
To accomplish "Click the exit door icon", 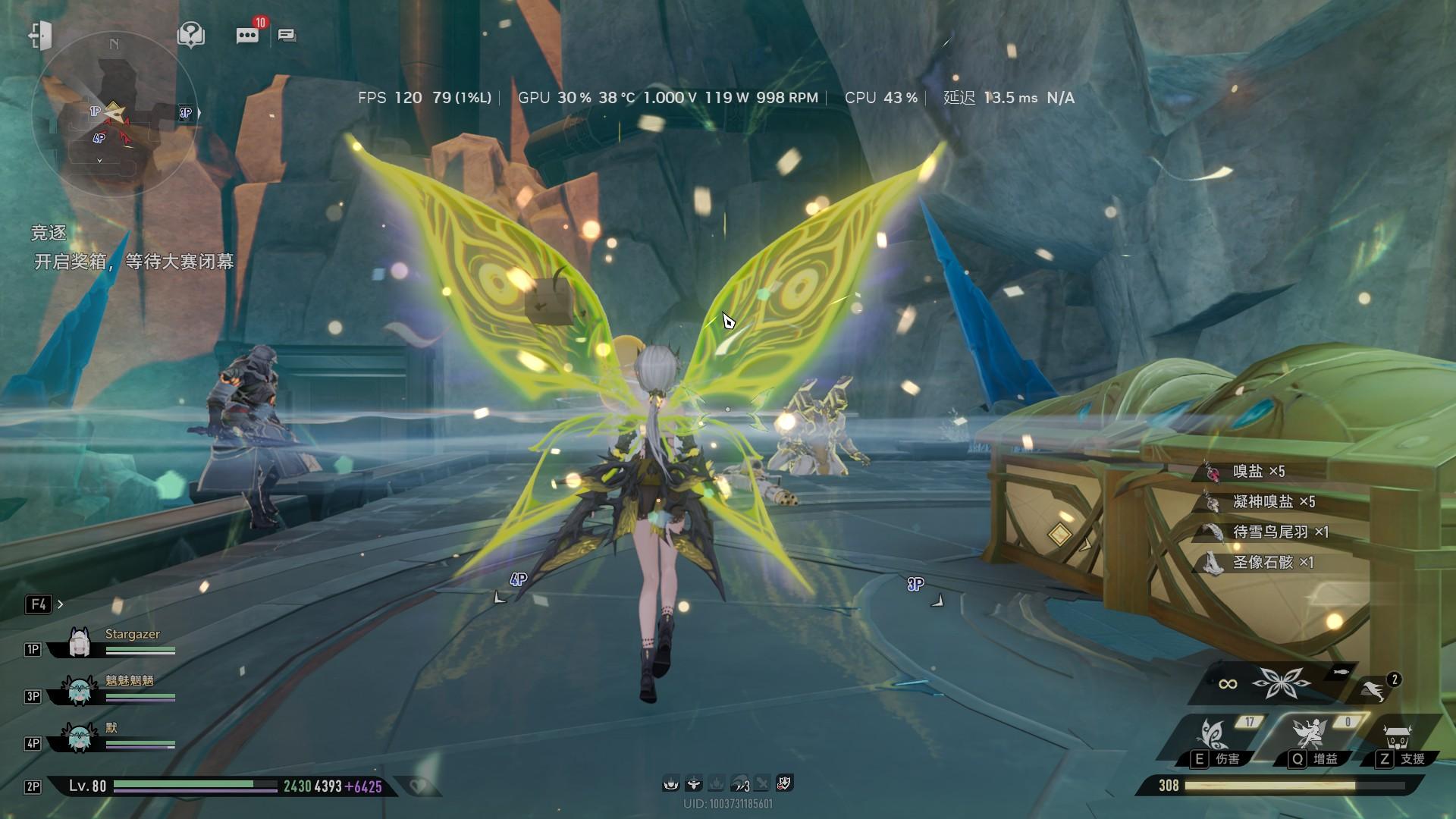I will [40, 36].
